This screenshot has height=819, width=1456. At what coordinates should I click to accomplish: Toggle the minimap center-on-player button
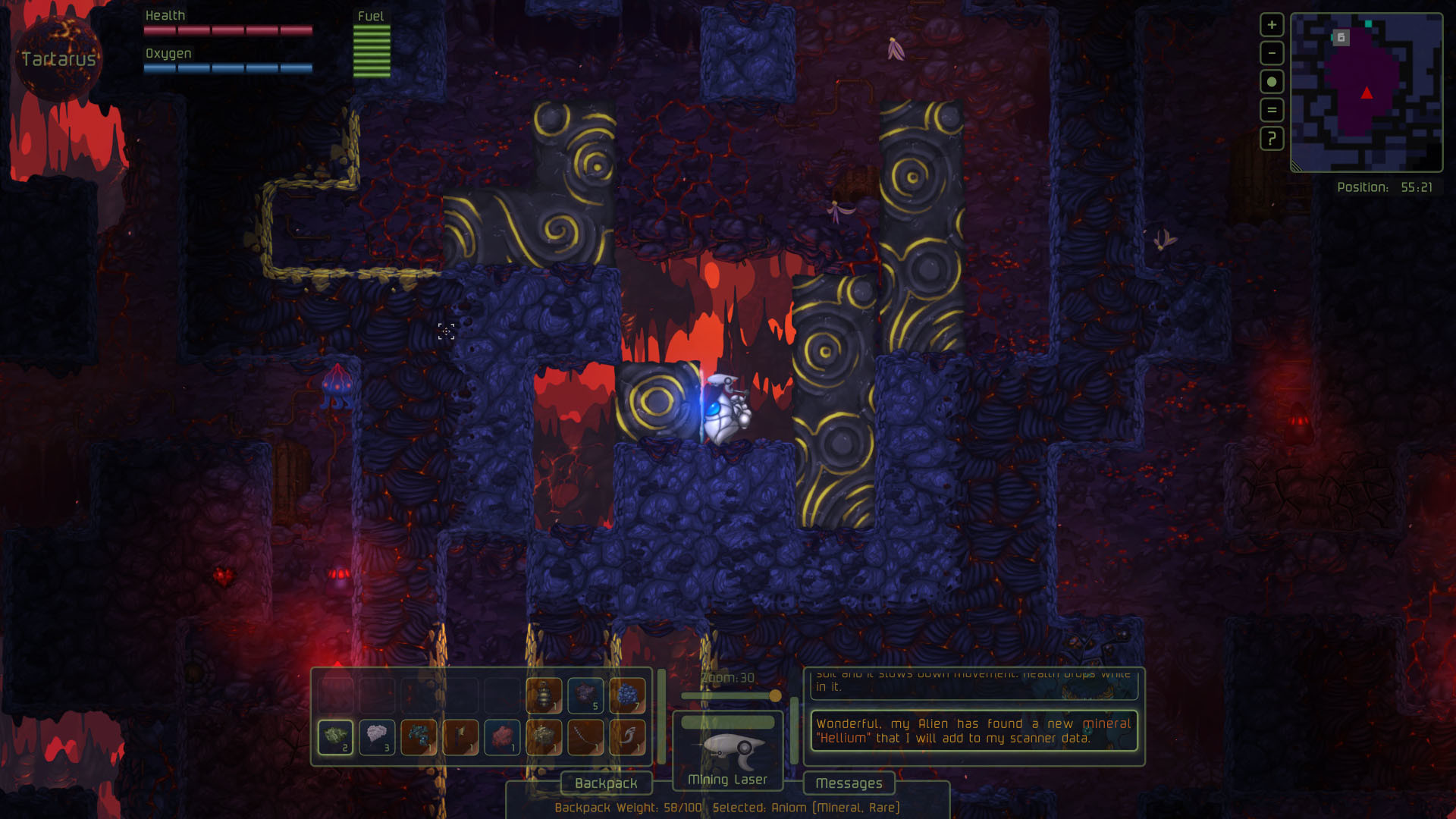pos(1271,80)
